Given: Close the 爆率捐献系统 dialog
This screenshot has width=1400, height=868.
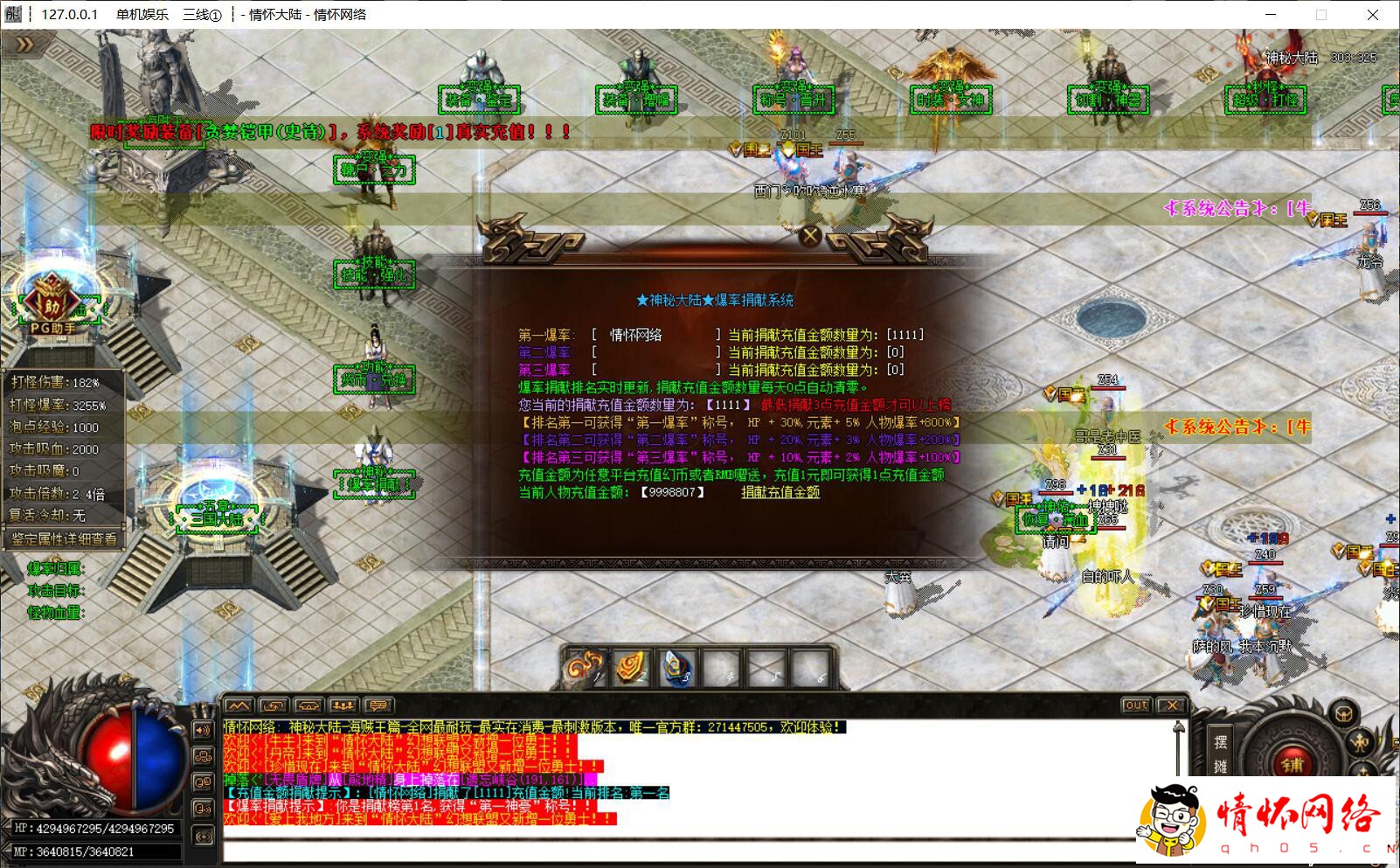Looking at the screenshot, I should [x=810, y=235].
